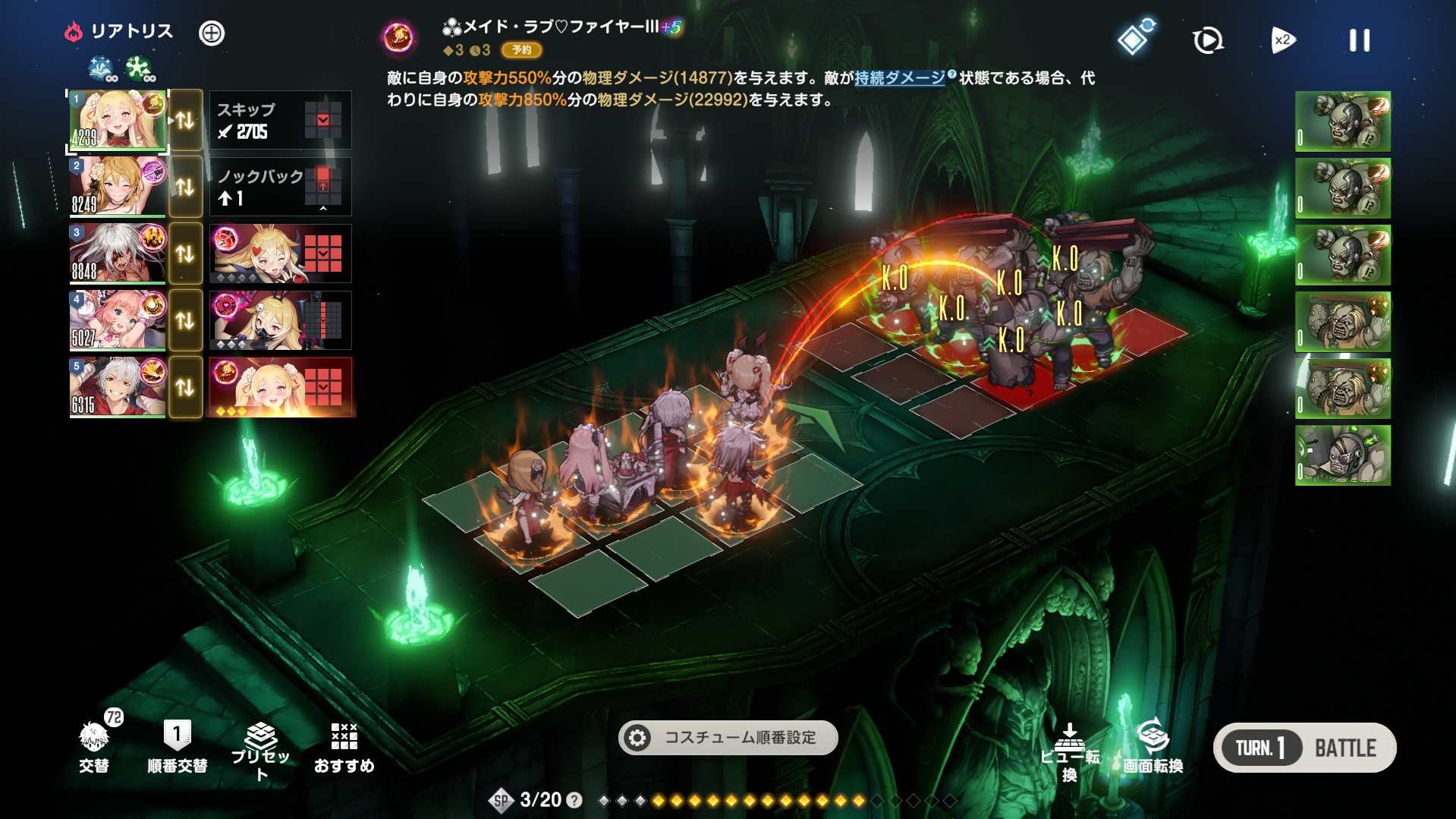Start the fight with the BATTLE button
The width and height of the screenshot is (1456, 819).
click(1344, 748)
